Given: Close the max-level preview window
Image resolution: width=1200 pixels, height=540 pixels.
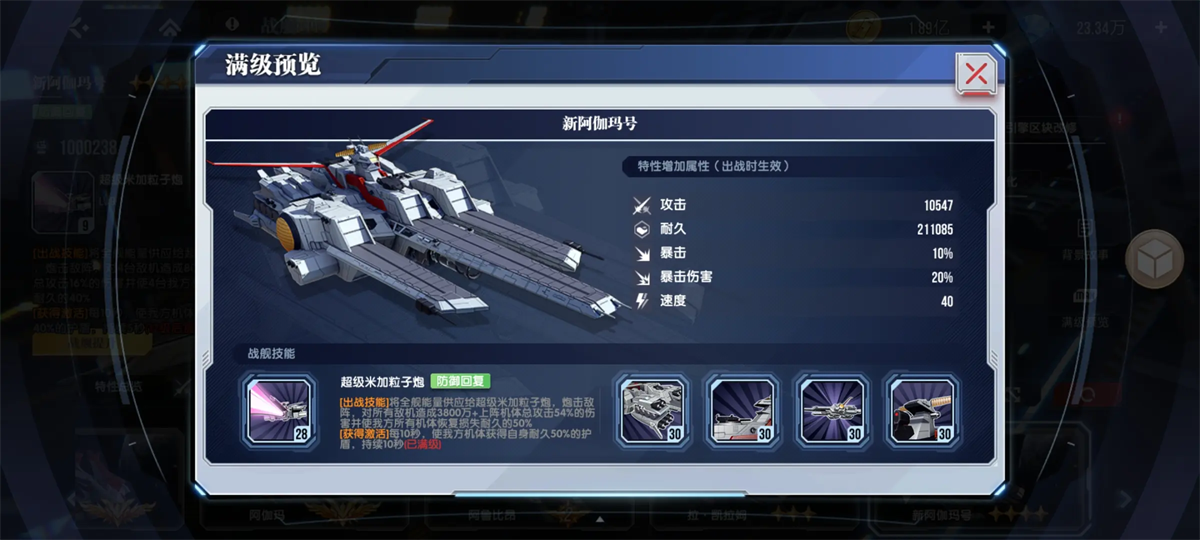Looking at the screenshot, I should (975, 73).
